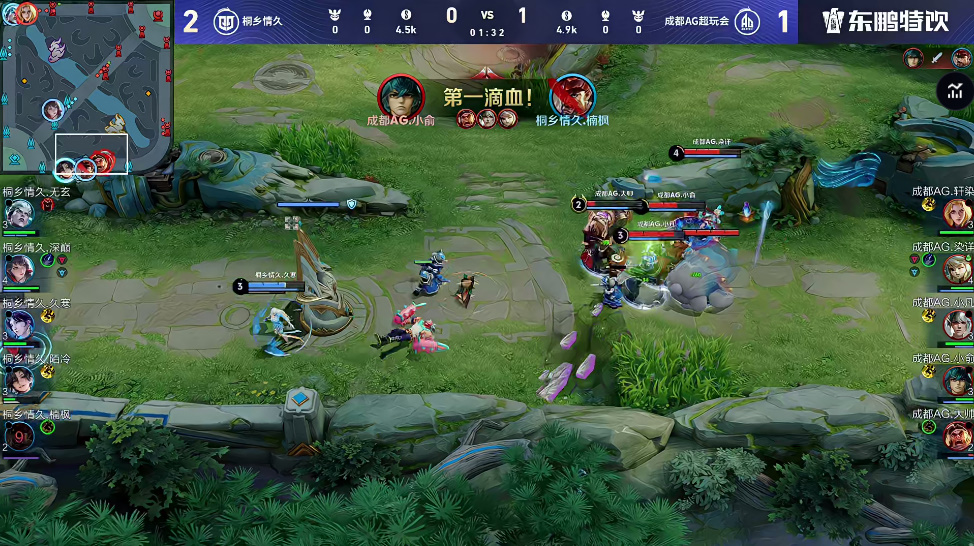The width and height of the screenshot is (974, 546).
Task: Pick the dead 桐乡情久.楠枫 portrait
Action: point(20,435)
